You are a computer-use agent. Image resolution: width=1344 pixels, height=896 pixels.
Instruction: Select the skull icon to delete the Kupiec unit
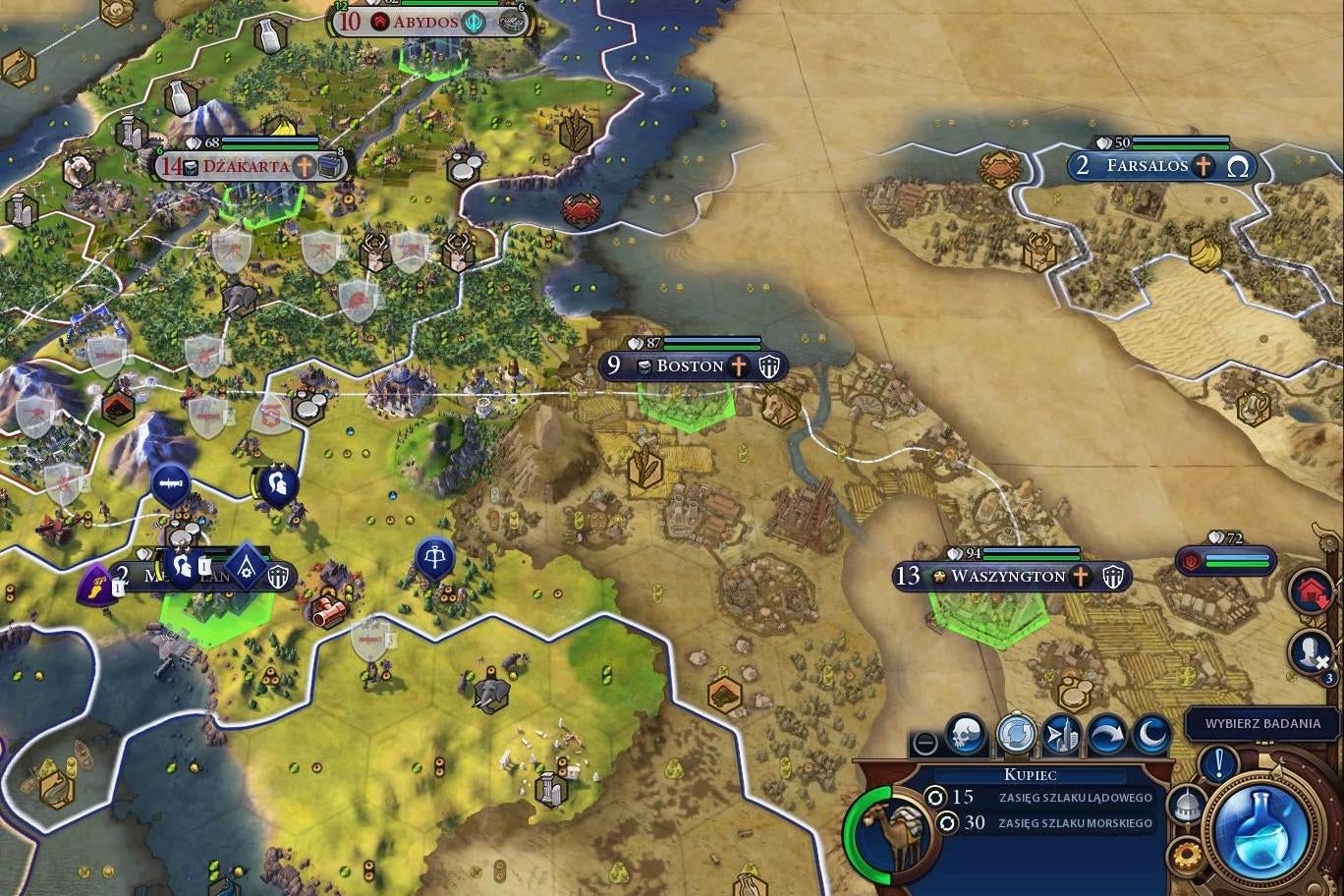[x=967, y=733]
